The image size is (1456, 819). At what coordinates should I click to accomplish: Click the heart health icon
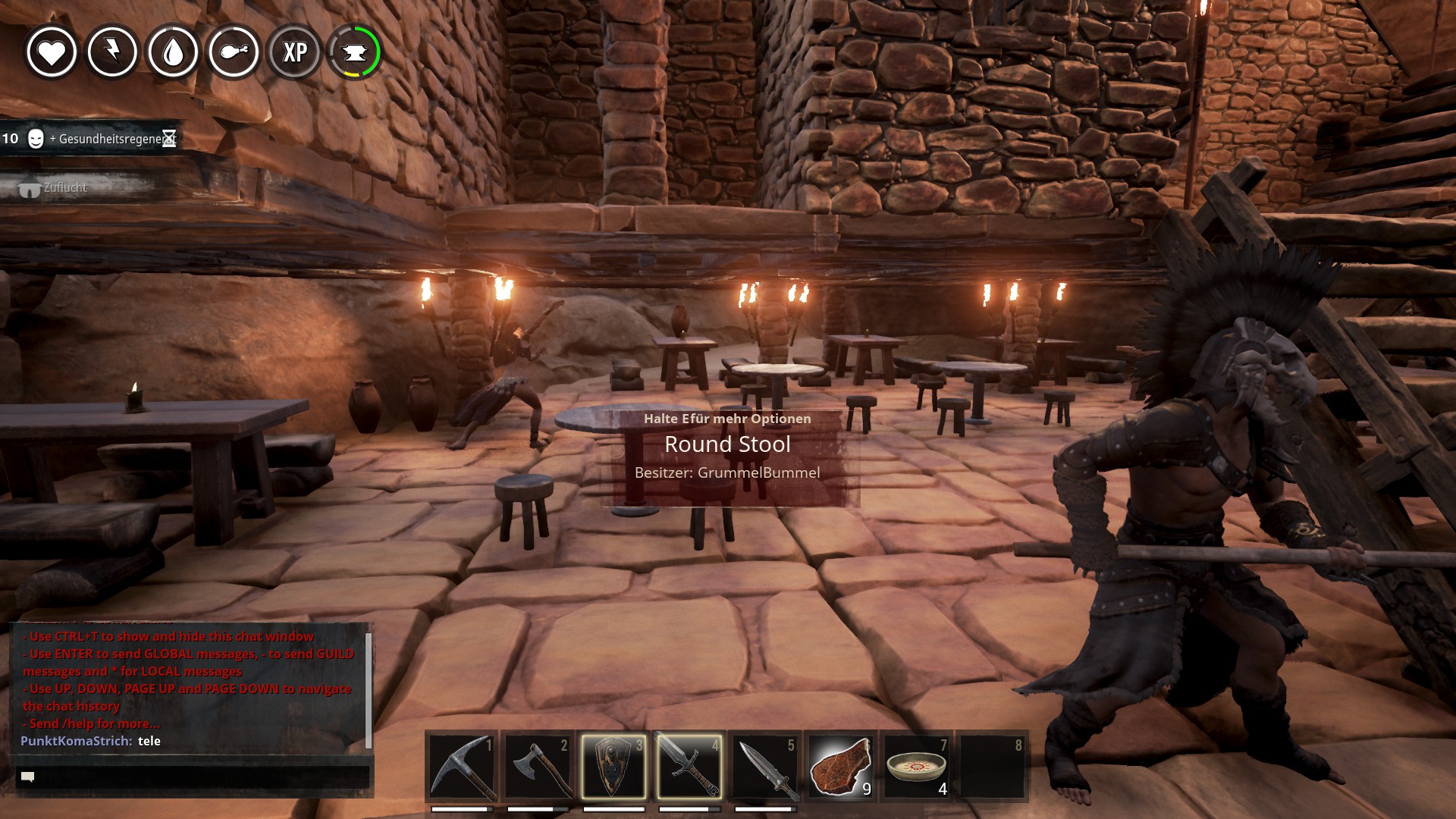(52, 52)
